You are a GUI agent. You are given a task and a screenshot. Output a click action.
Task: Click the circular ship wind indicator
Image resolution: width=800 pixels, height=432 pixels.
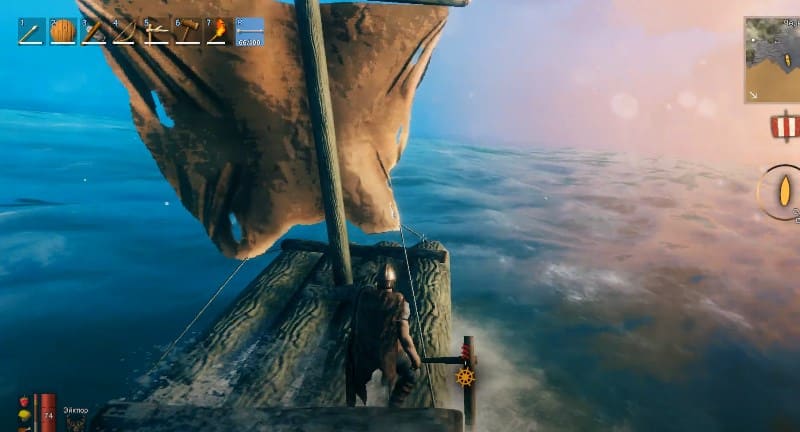[x=782, y=192]
